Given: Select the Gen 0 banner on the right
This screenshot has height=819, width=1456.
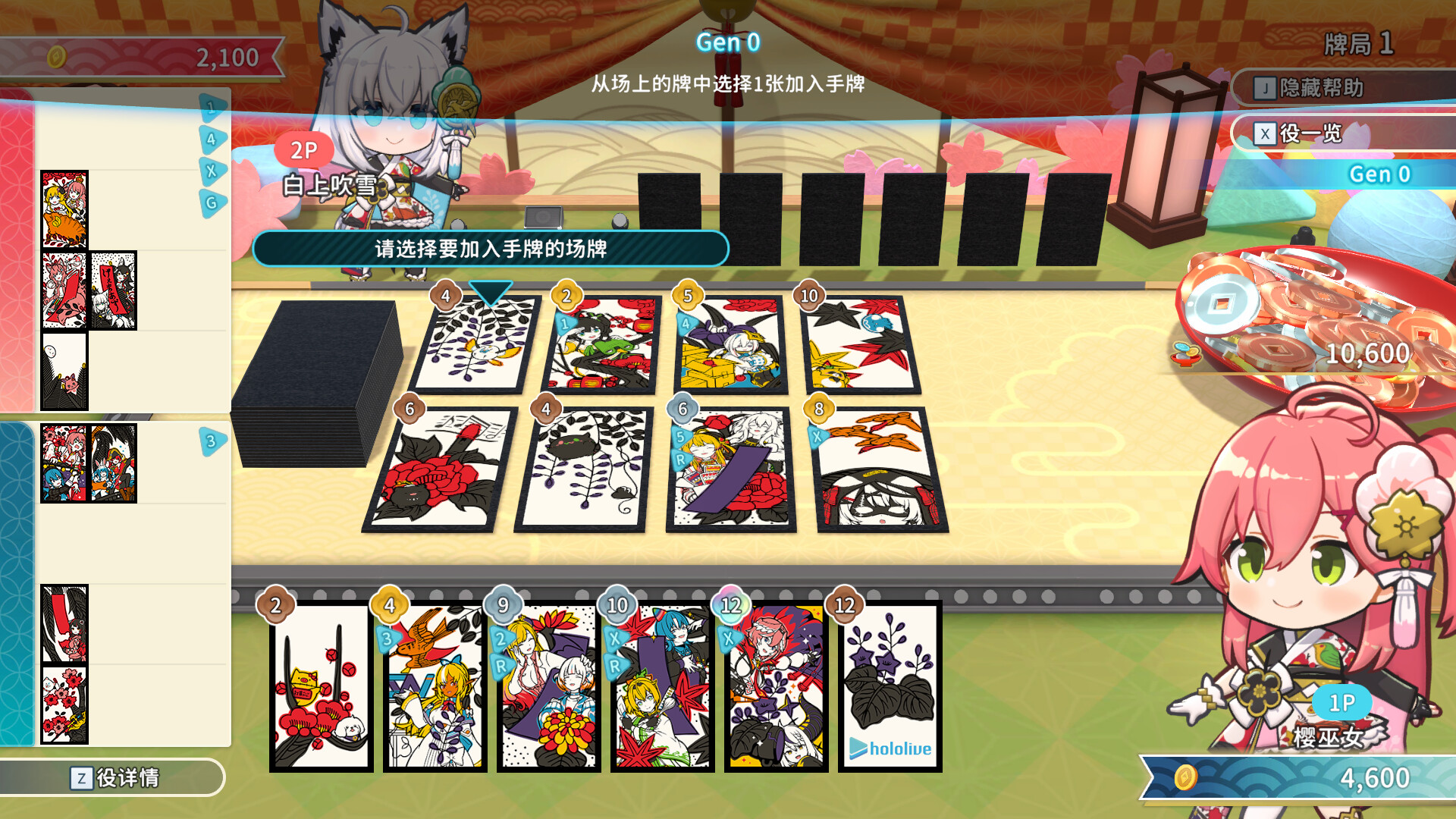Looking at the screenshot, I should pyautogui.click(x=1379, y=174).
